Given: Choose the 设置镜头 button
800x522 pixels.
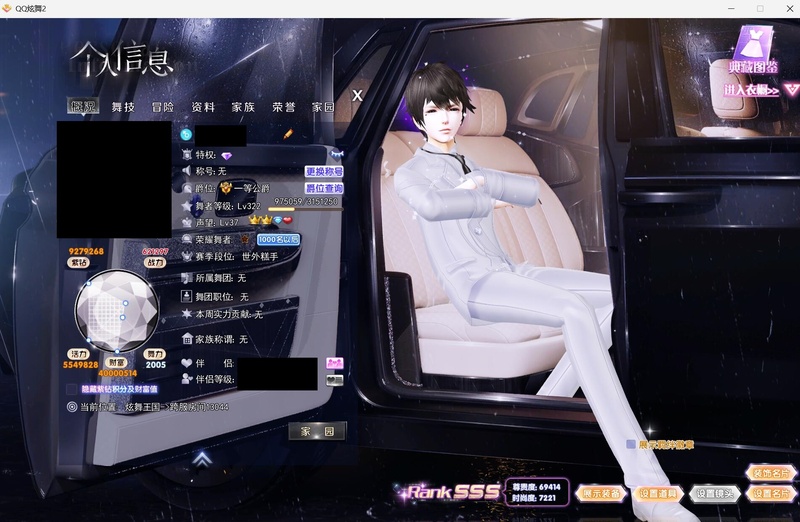Looking at the screenshot, I should coord(714,493).
